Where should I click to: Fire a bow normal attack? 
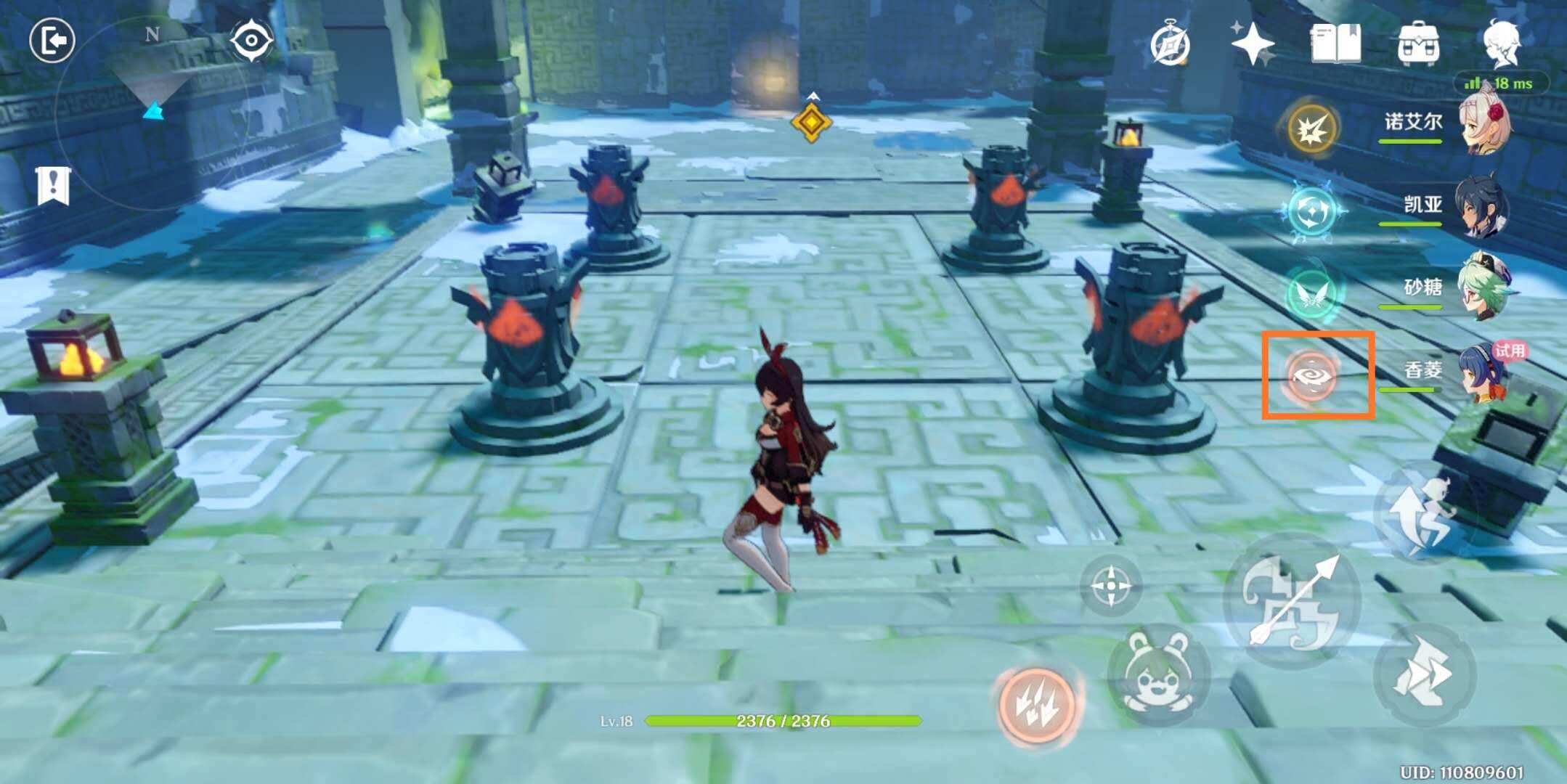pos(1291,601)
